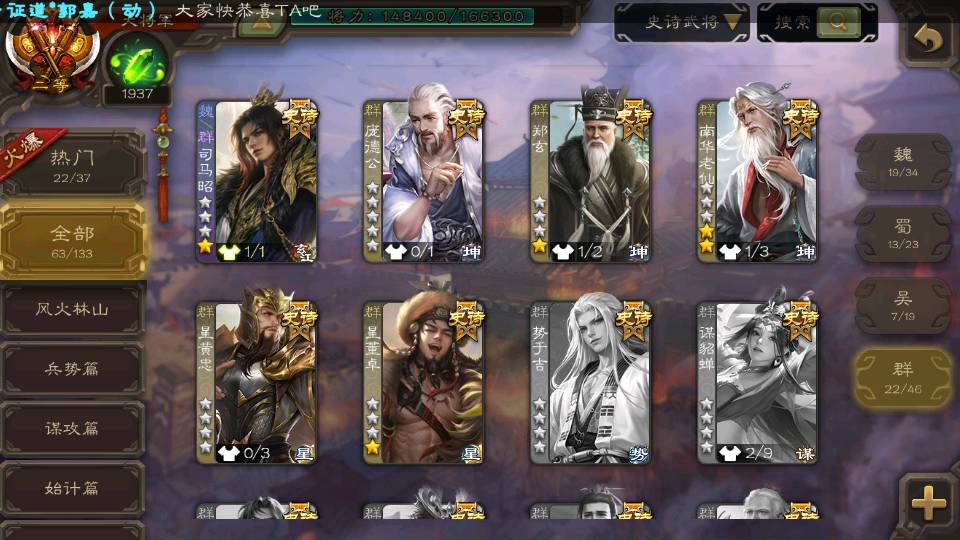This screenshot has width=960, height=540.
Task: Choose the 南华老仙 hero card
Action: click(x=758, y=181)
